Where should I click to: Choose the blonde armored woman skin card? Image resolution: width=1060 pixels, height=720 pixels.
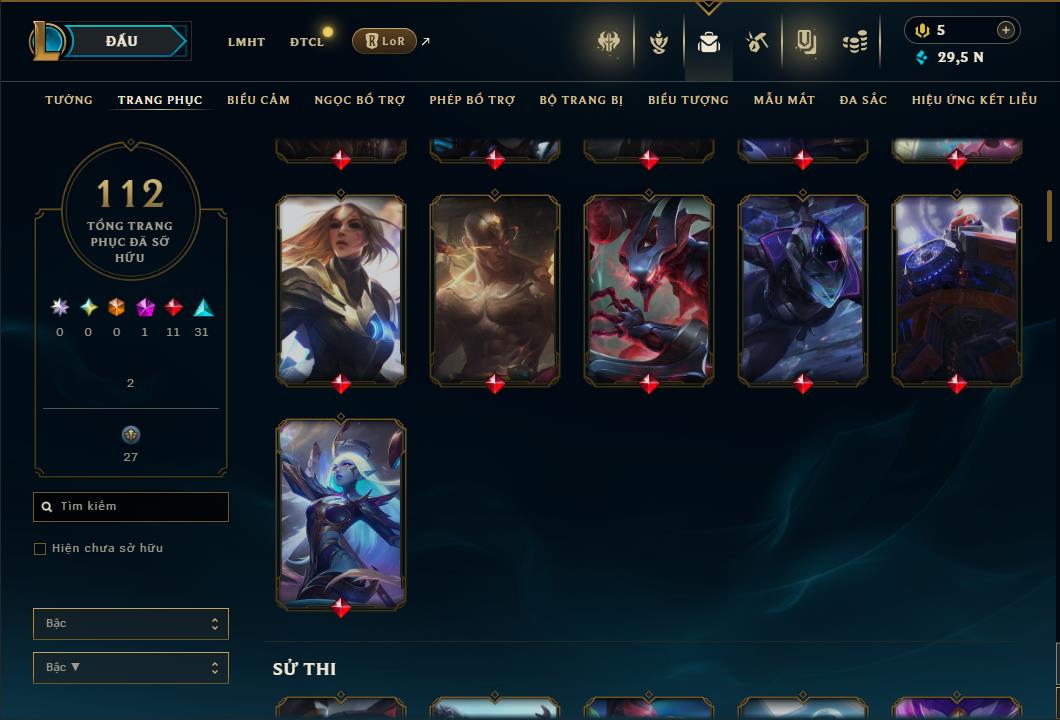[x=341, y=290]
